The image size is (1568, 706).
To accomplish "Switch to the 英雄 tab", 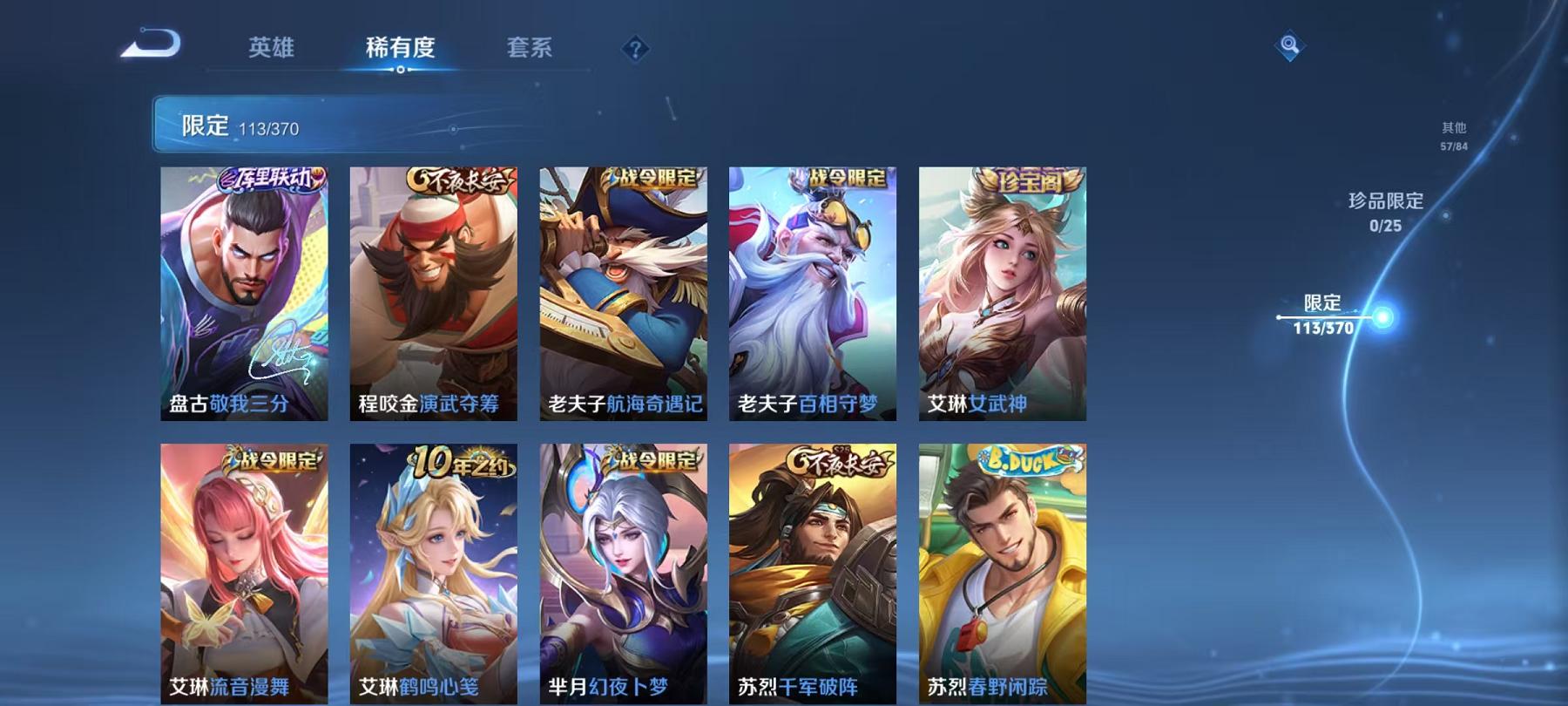I will coord(270,50).
